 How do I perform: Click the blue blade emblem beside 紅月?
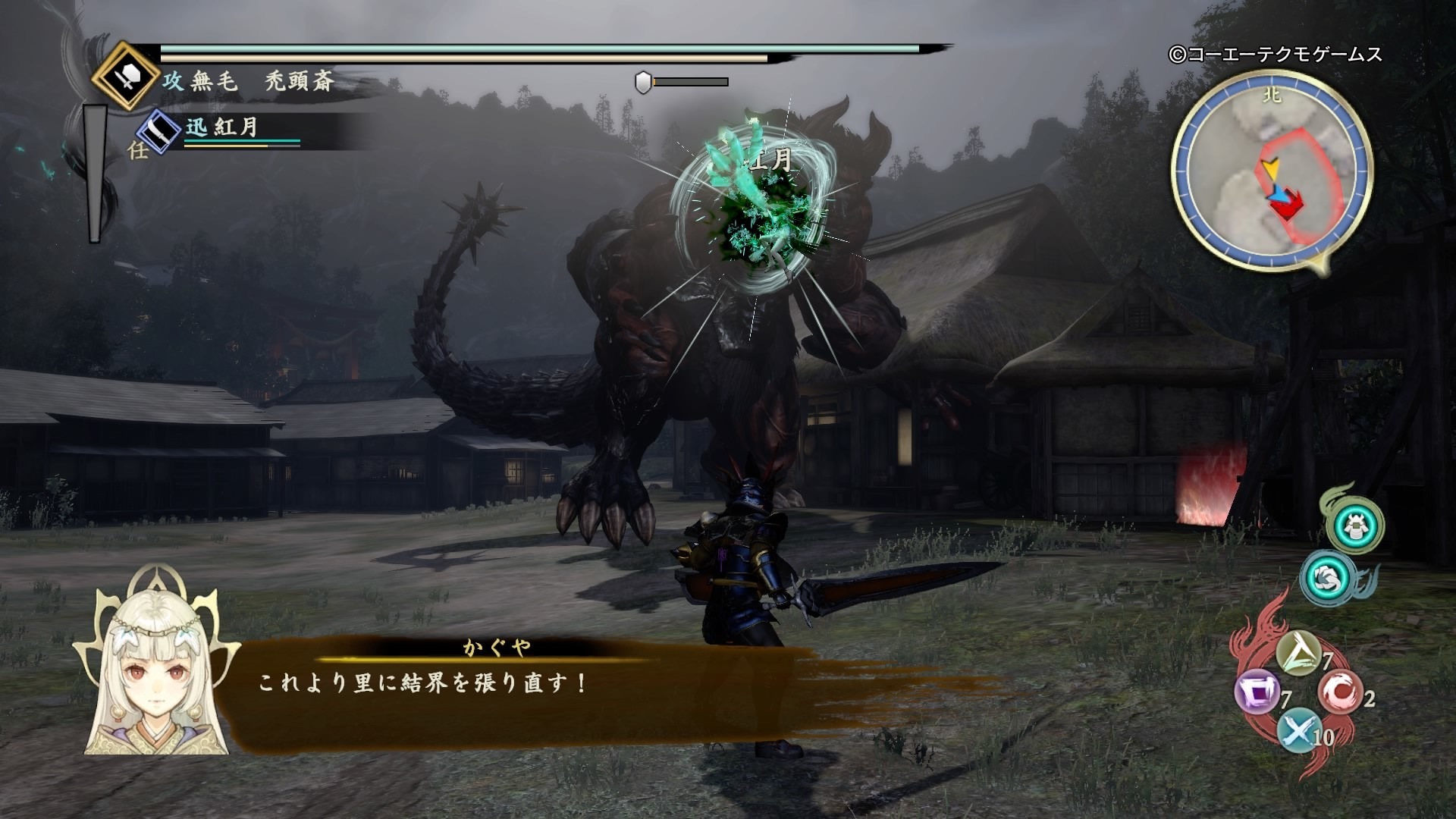158,131
